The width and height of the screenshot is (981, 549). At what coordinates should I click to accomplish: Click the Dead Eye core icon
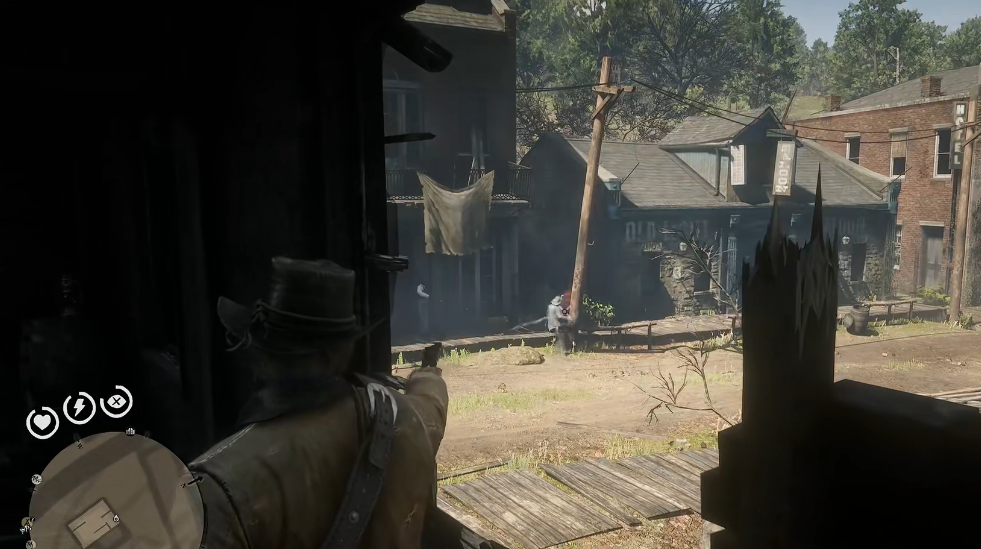pyautogui.click(x=116, y=401)
